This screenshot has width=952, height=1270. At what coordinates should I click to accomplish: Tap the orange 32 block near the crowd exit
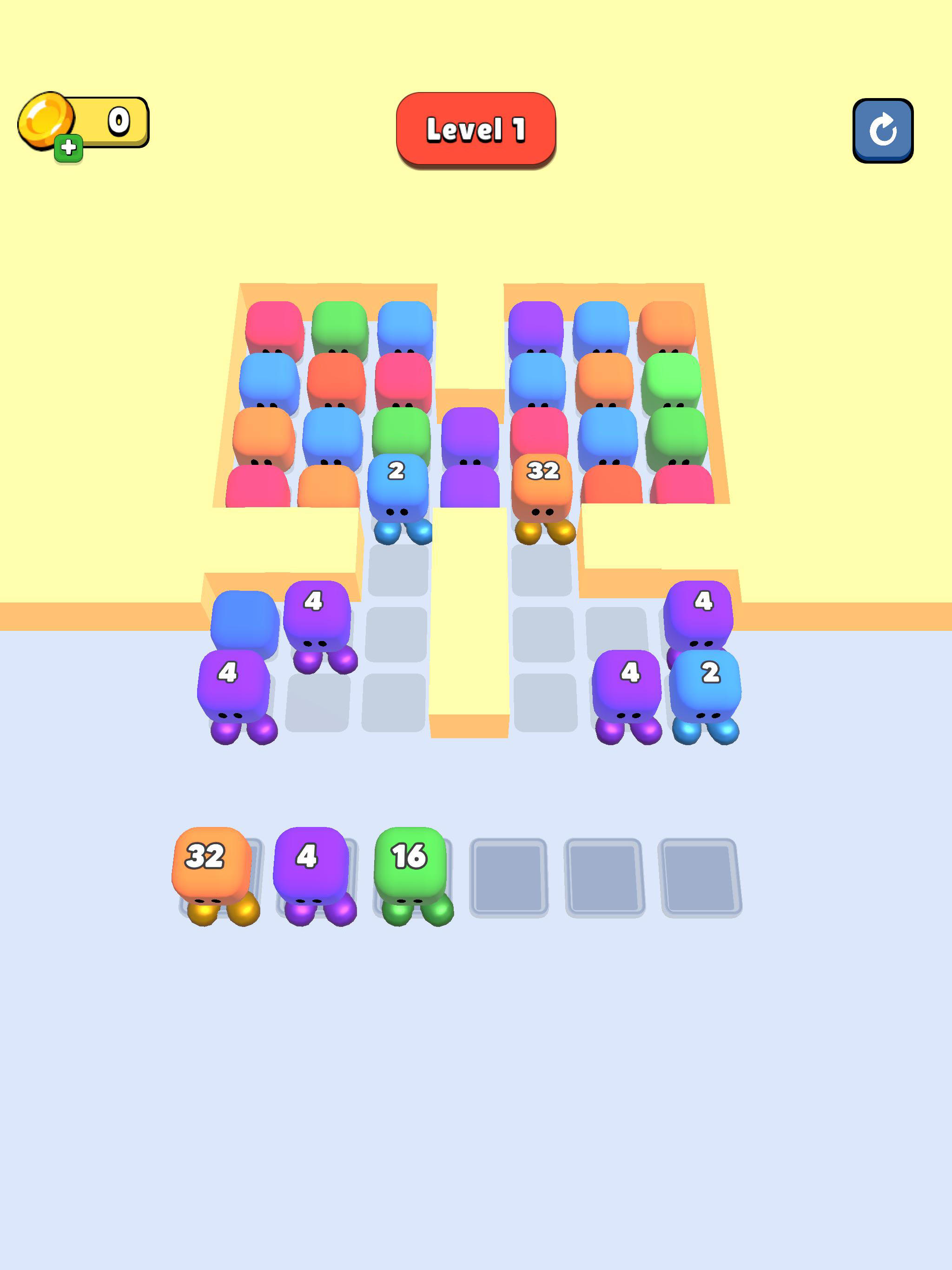[x=542, y=482]
